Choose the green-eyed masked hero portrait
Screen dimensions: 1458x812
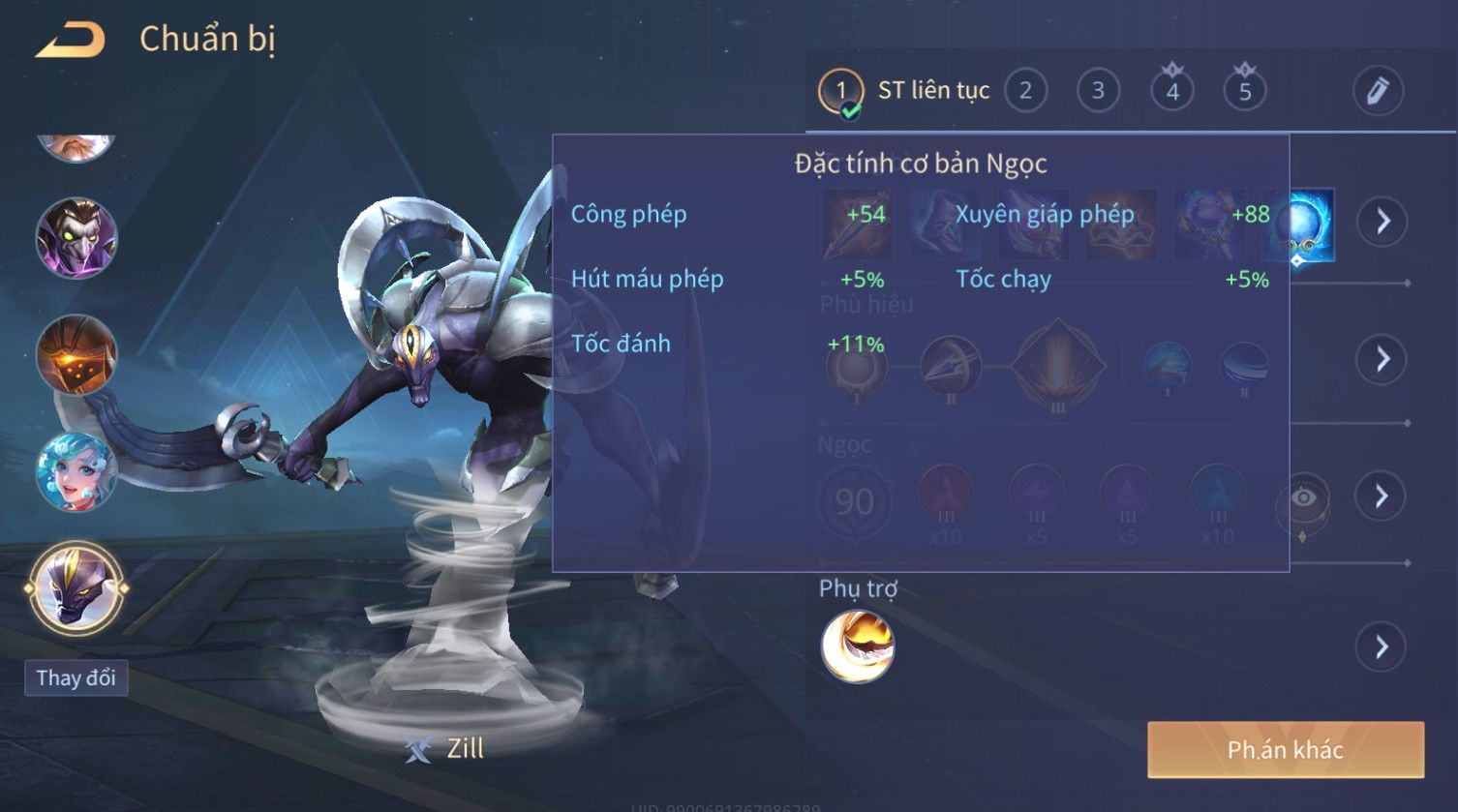pyautogui.click(x=76, y=238)
